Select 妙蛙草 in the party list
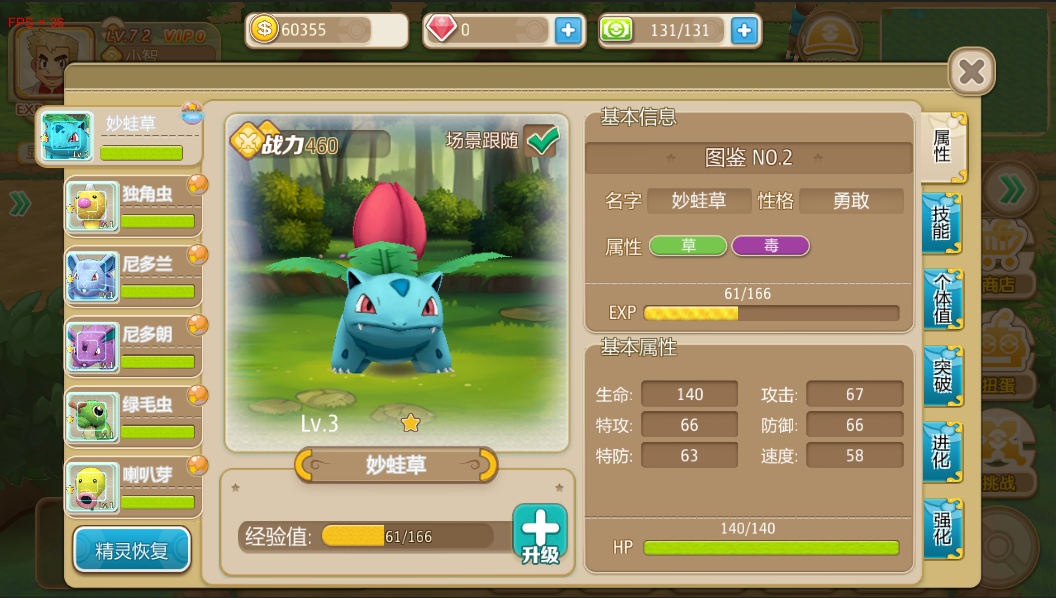The image size is (1056, 598). pos(120,137)
